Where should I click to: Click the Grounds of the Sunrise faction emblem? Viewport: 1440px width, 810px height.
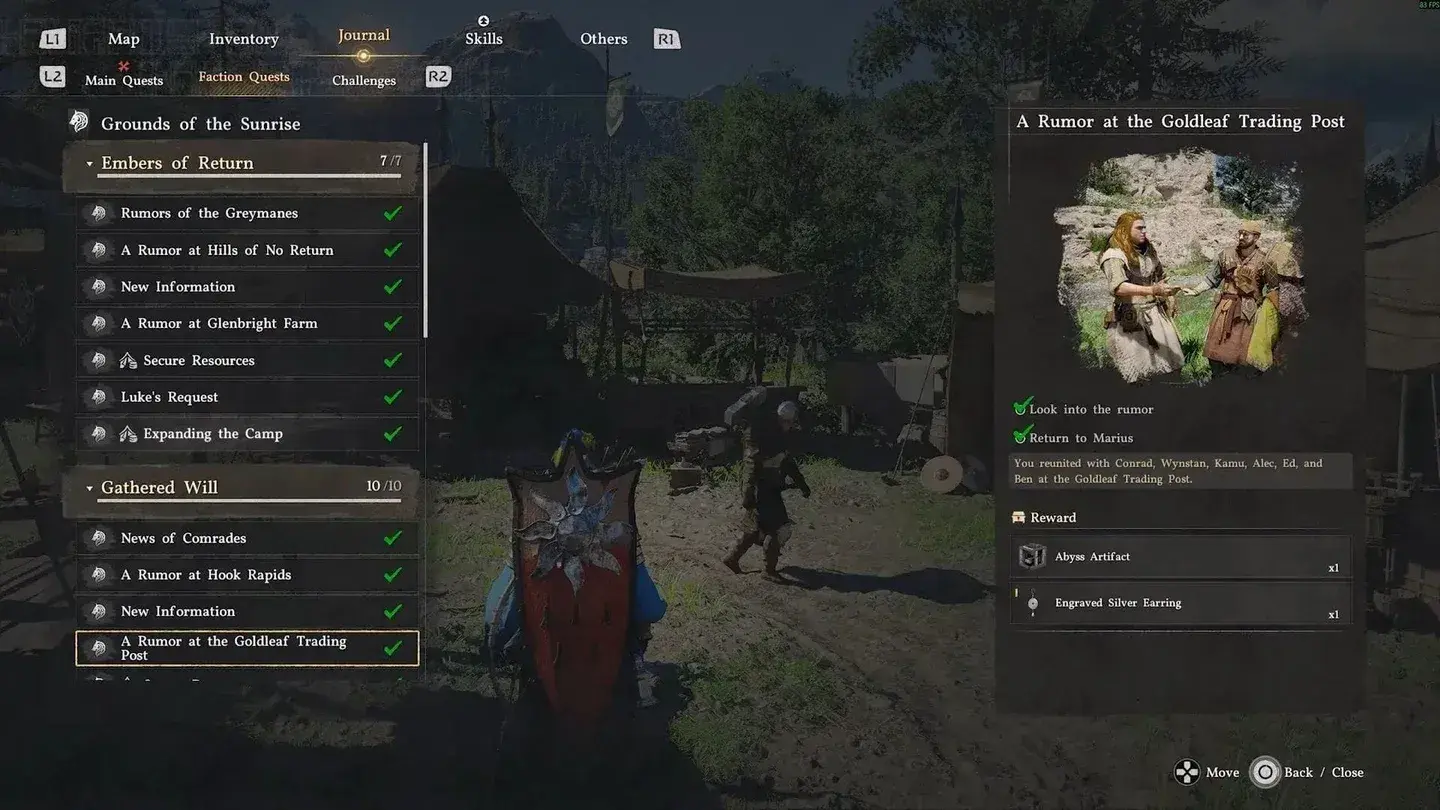pos(79,121)
